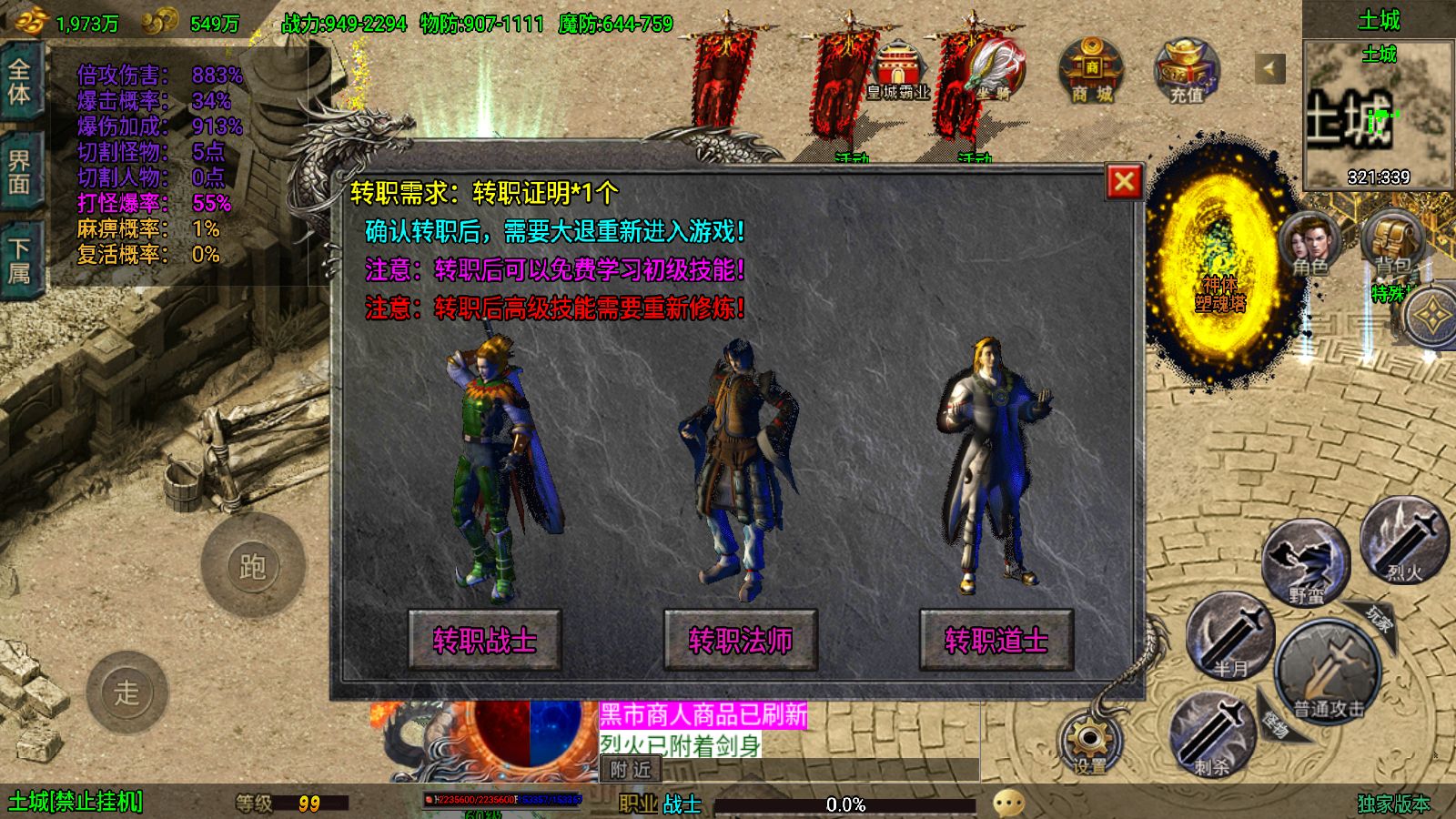The height and width of the screenshot is (819, 1456).
Task: Switch to the 界面 tab
Action: [x=19, y=173]
